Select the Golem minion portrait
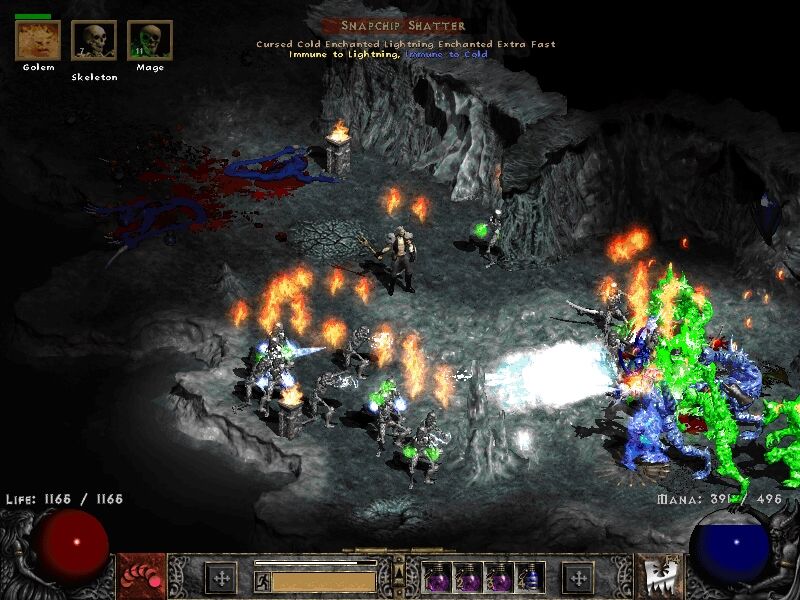This screenshot has height=600, width=800. (x=38, y=40)
